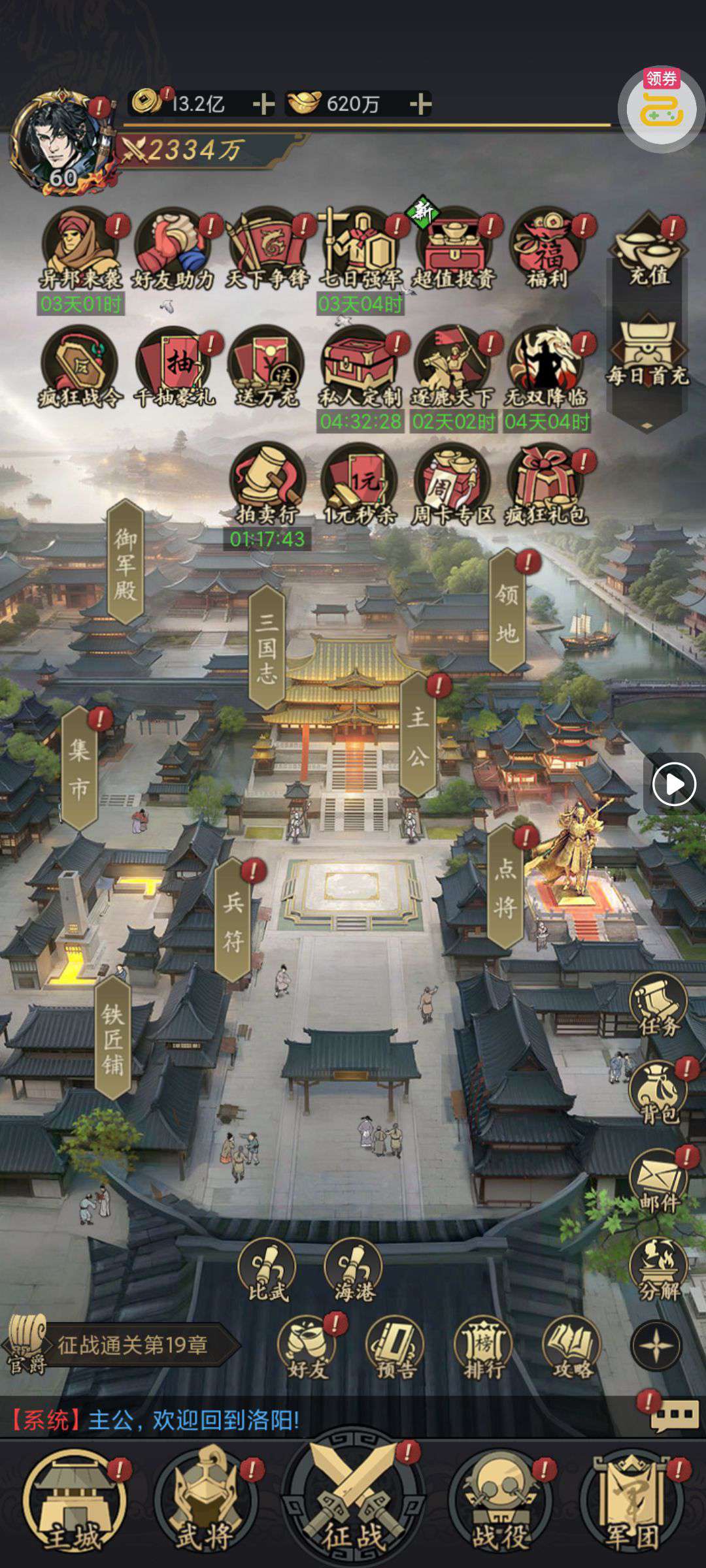This screenshot has width=706, height=1568.
Task: Open the 任务 quest scroll
Action: pyautogui.click(x=658, y=1006)
